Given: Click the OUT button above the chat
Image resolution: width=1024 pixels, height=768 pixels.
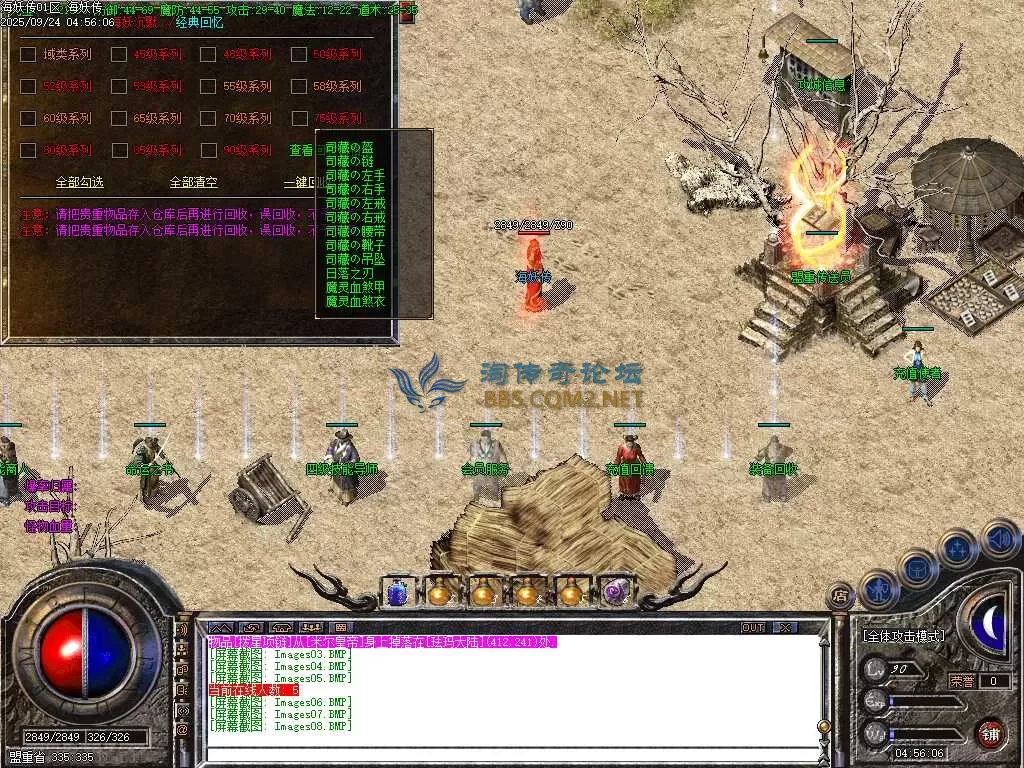Looking at the screenshot, I should [752, 628].
